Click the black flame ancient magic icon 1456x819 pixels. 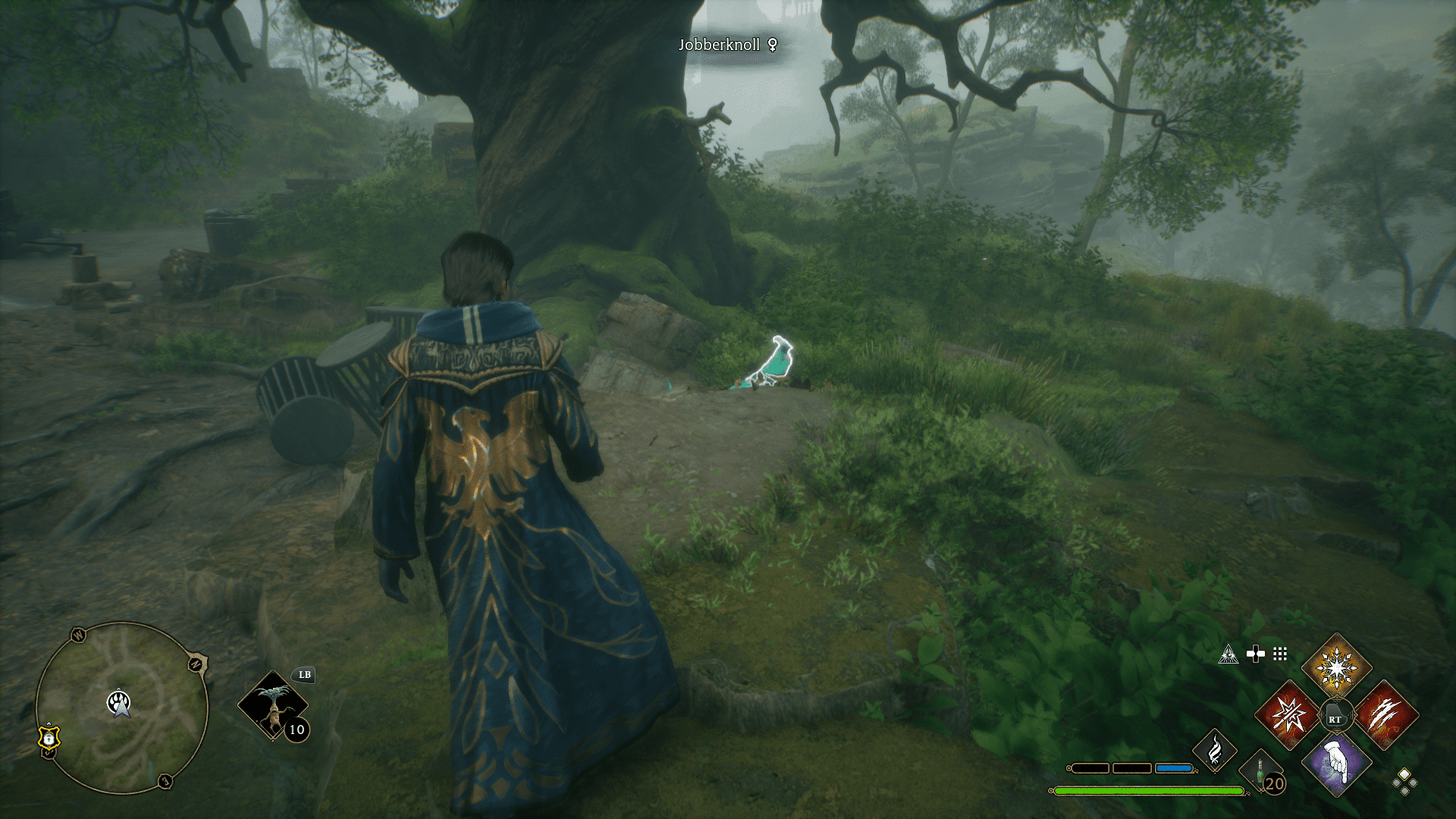coord(1215,752)
